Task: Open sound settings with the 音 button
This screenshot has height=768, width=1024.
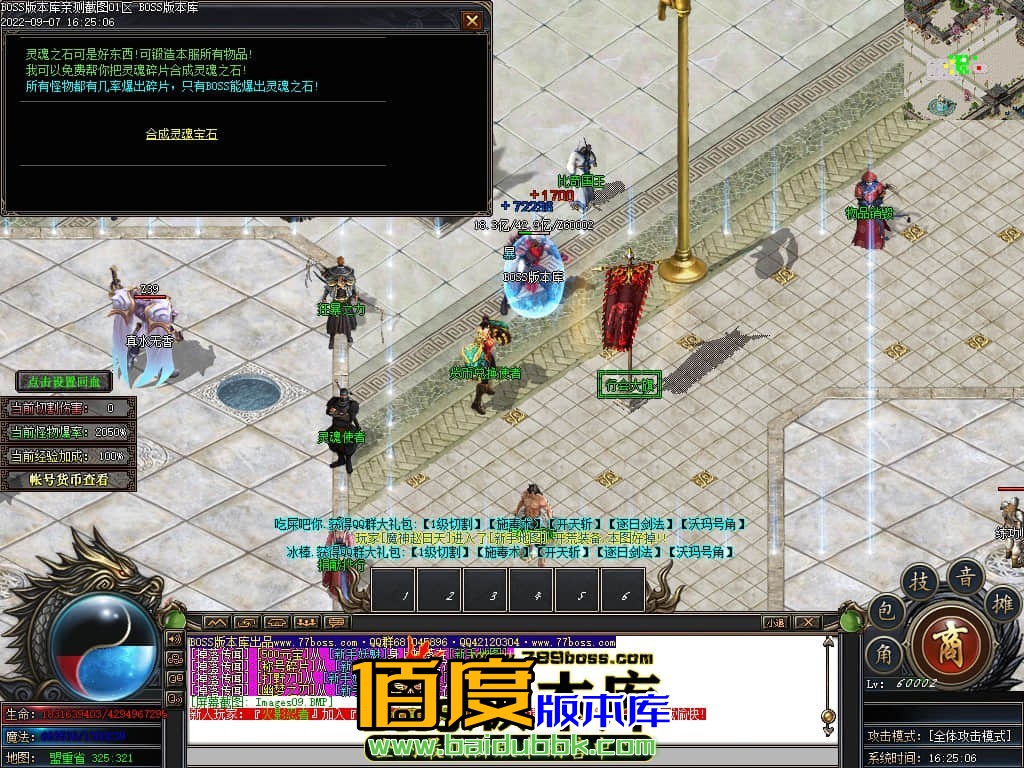Action: pos(966,577)
